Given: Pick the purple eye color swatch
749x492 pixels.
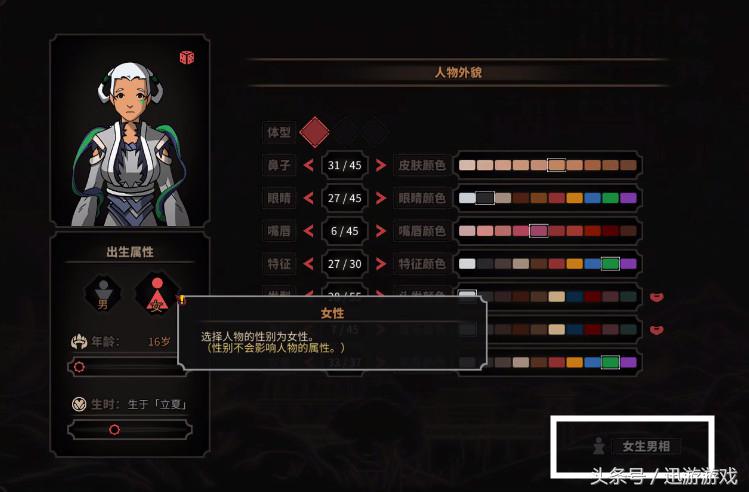Looking at the screenshot, I should (x=628, y=198).
